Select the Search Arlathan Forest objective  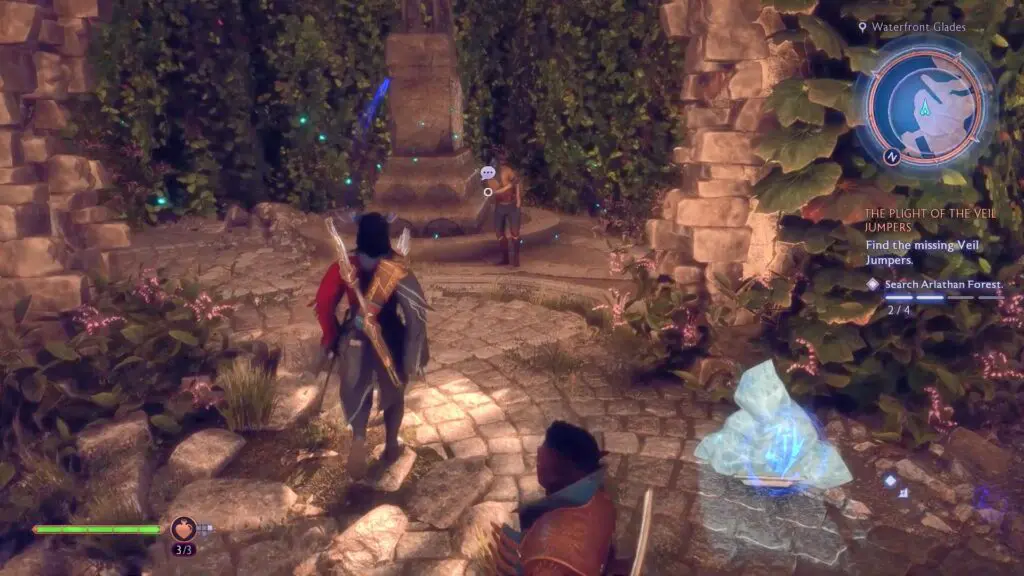[942, 284]
